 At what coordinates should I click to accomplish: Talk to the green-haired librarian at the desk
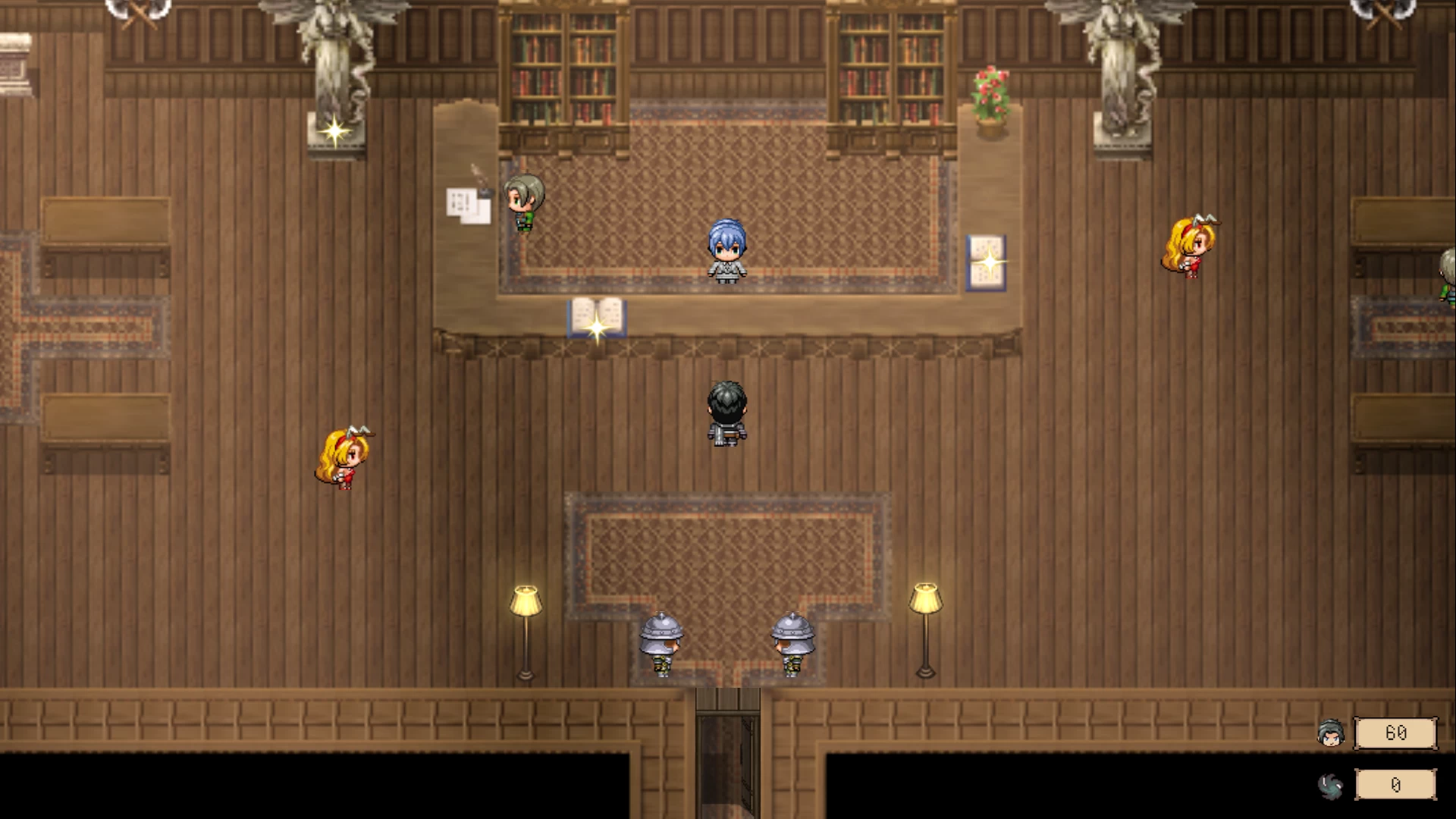523,201
